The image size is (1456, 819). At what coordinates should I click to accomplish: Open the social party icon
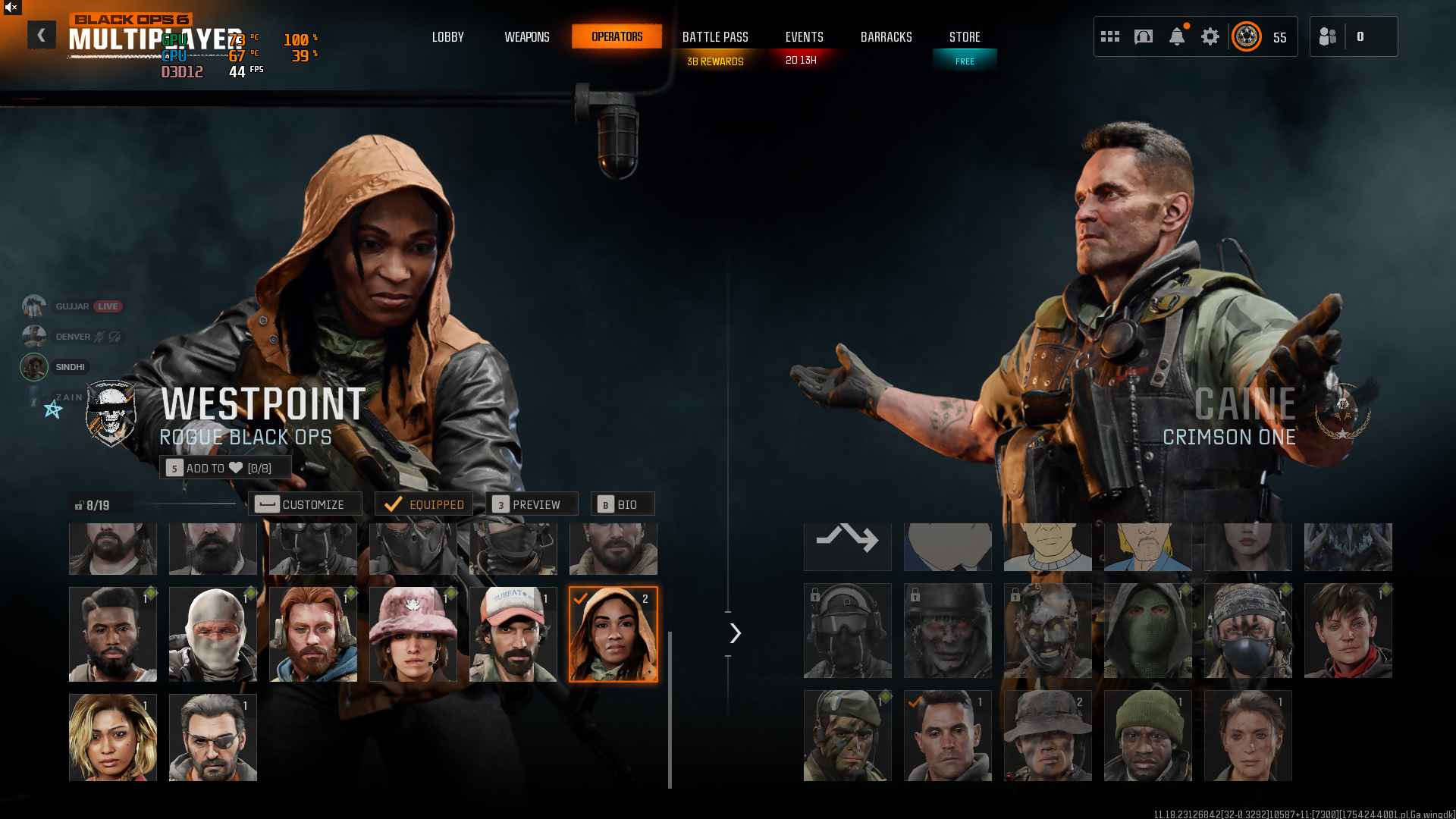coord(1328,36)
